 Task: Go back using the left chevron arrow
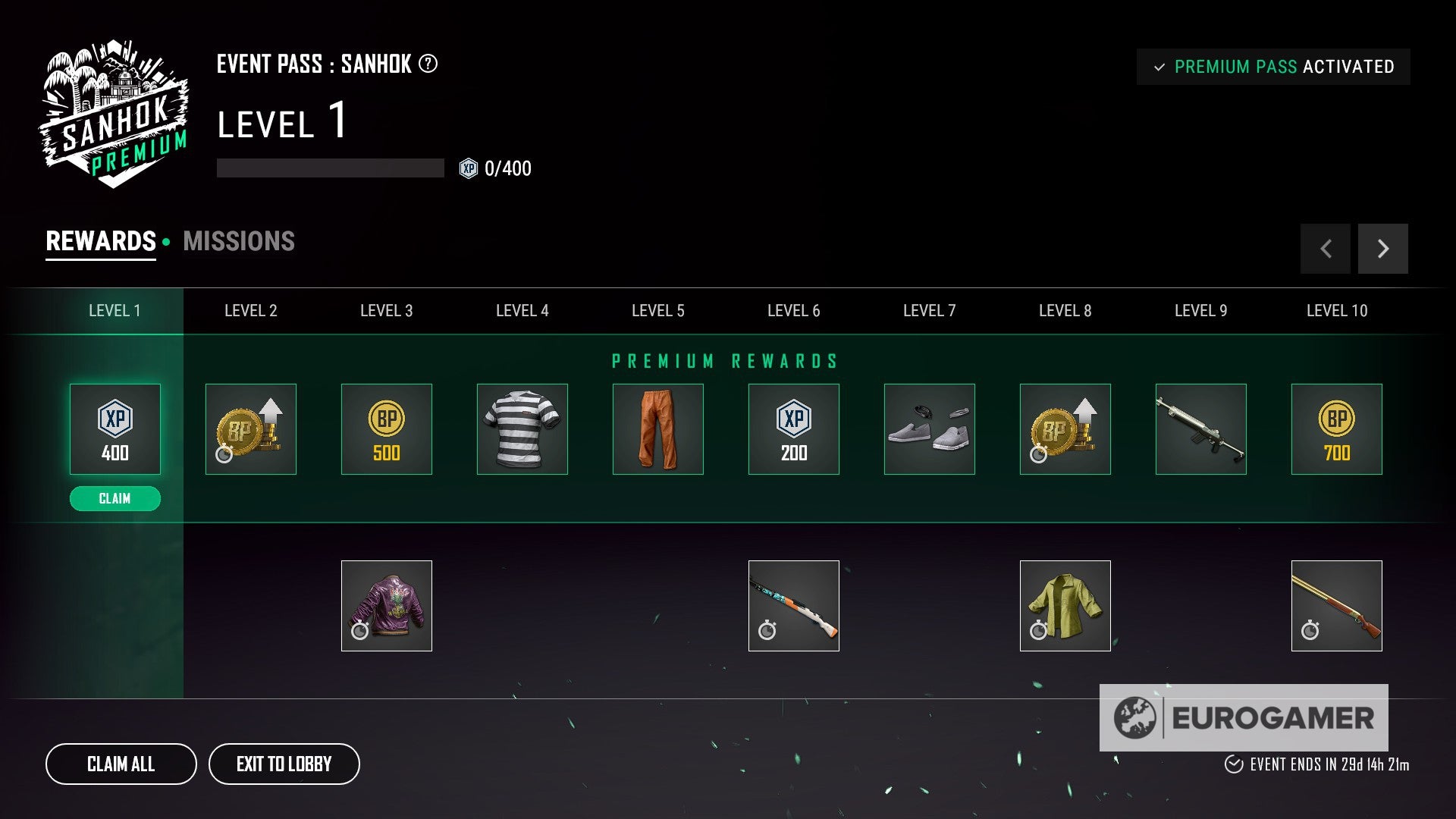point(1325,248)
